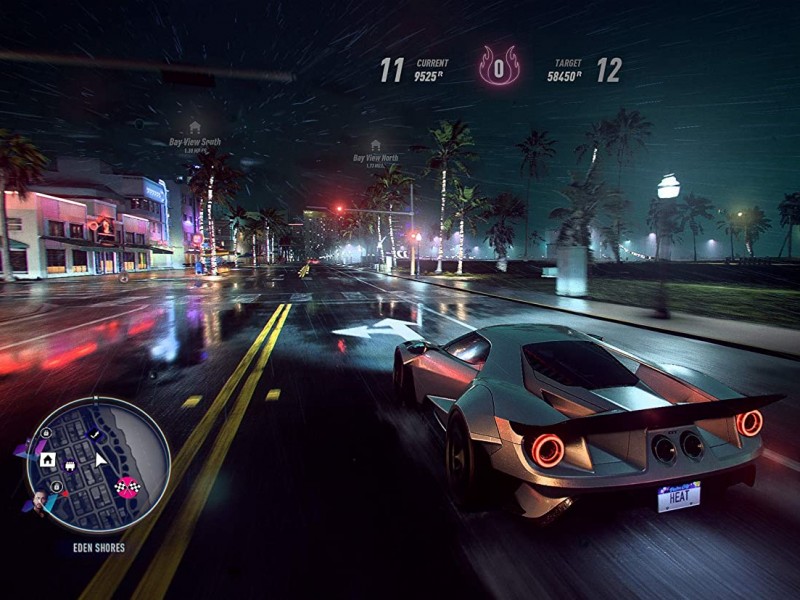
Task: Choose the car garage marker on the minimap
Action: pyautogui.click(x=70, y=465)
